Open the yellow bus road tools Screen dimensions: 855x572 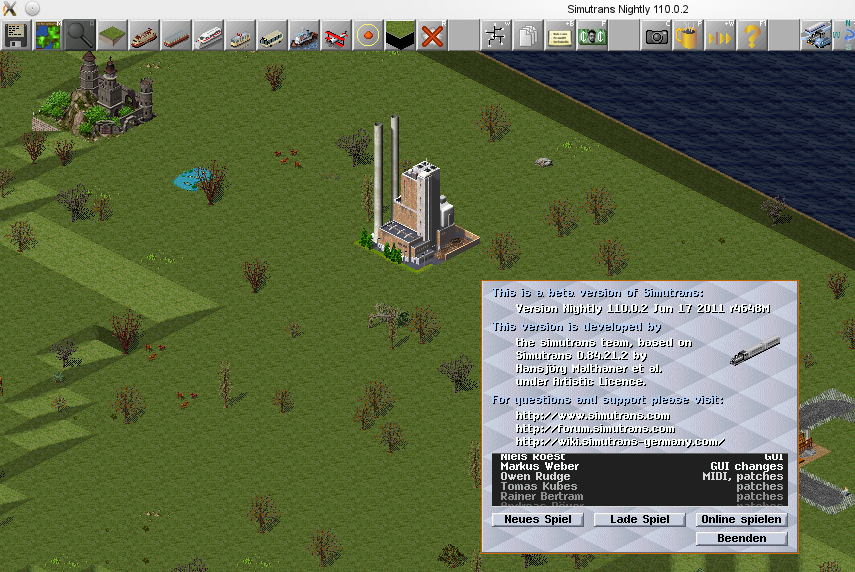[x=272, y=36]
